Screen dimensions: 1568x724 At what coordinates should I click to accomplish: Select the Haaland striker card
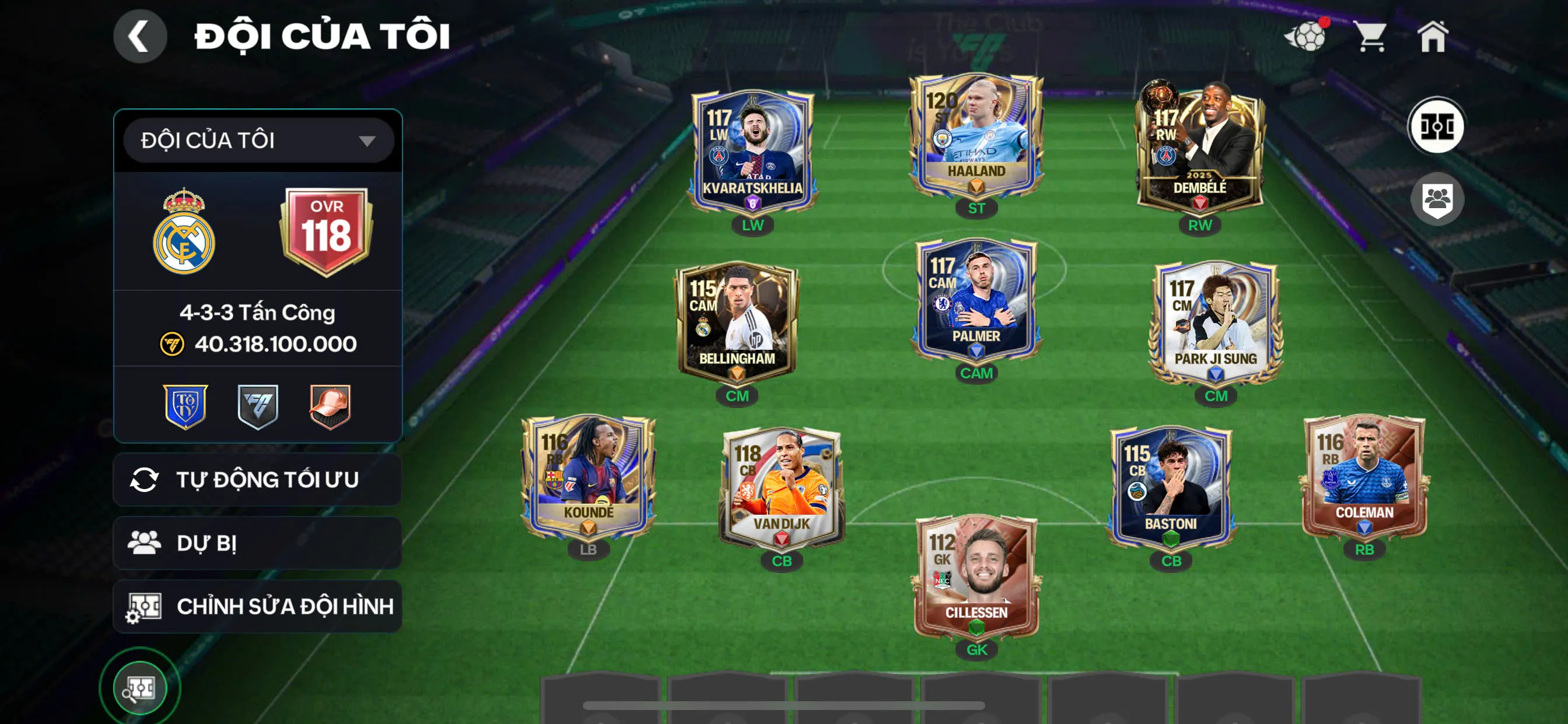coord(976,137)
